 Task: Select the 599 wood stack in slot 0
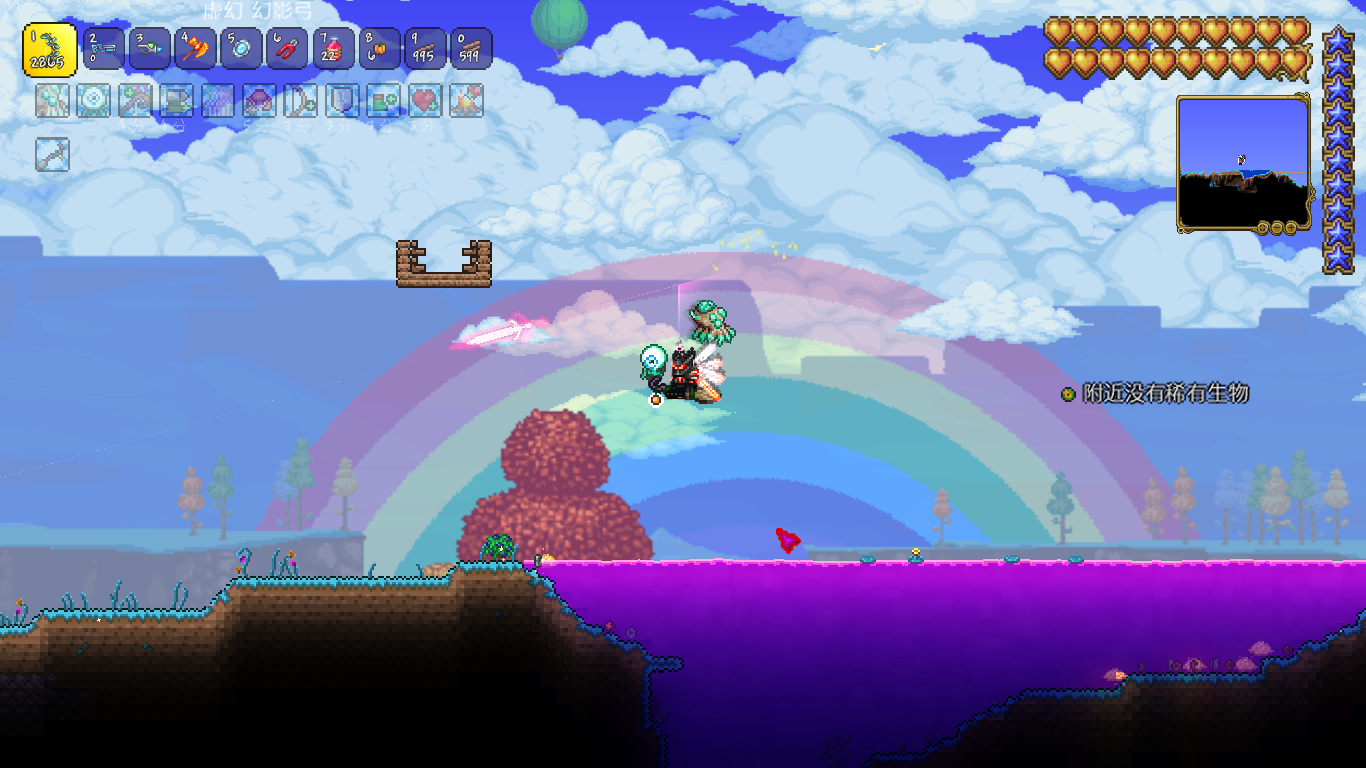click(x=471, y=49)
